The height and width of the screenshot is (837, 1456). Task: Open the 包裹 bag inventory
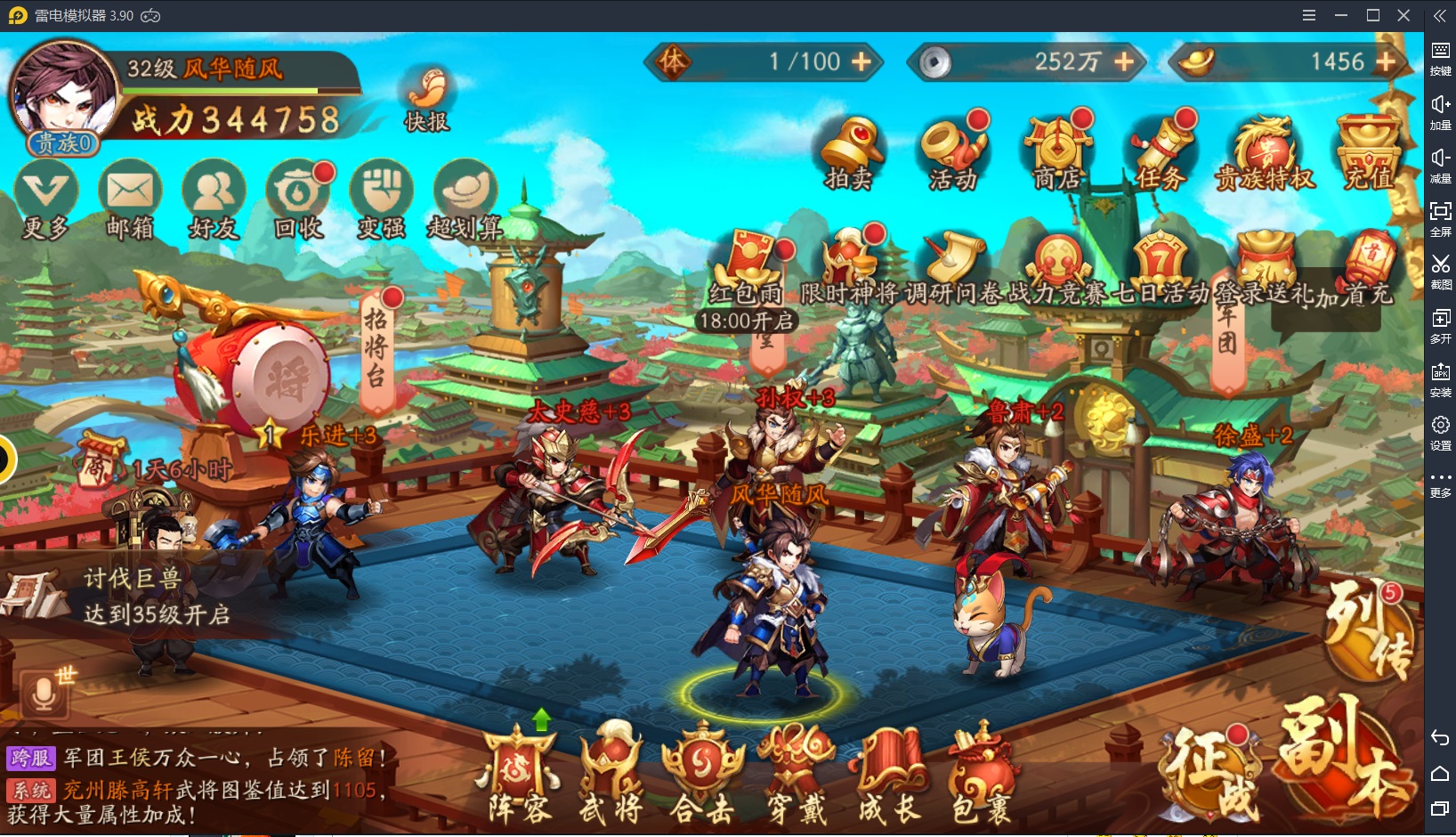(x=981, y=776)
